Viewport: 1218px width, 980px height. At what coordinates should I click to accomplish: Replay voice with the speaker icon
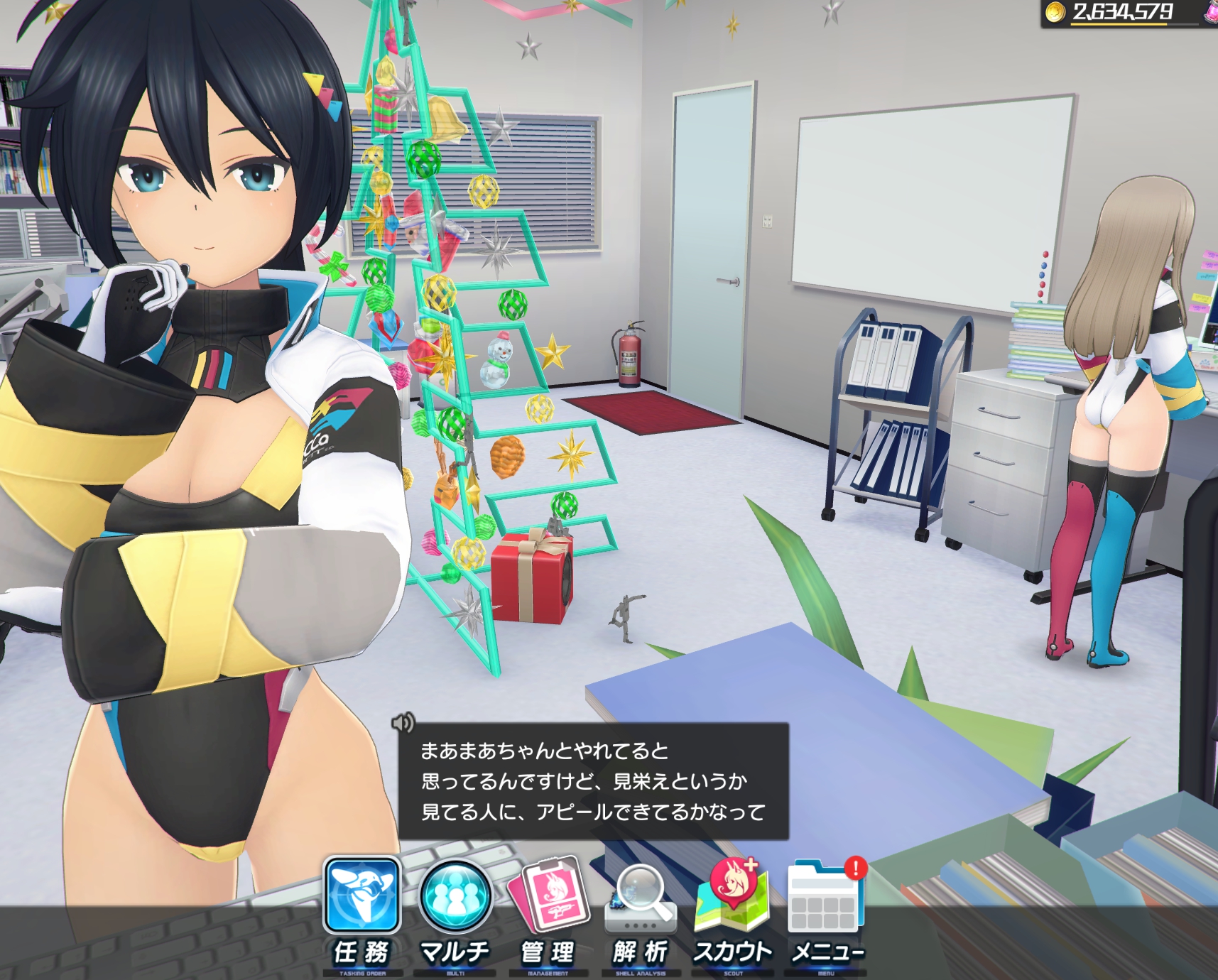click(x=403, y=723)
